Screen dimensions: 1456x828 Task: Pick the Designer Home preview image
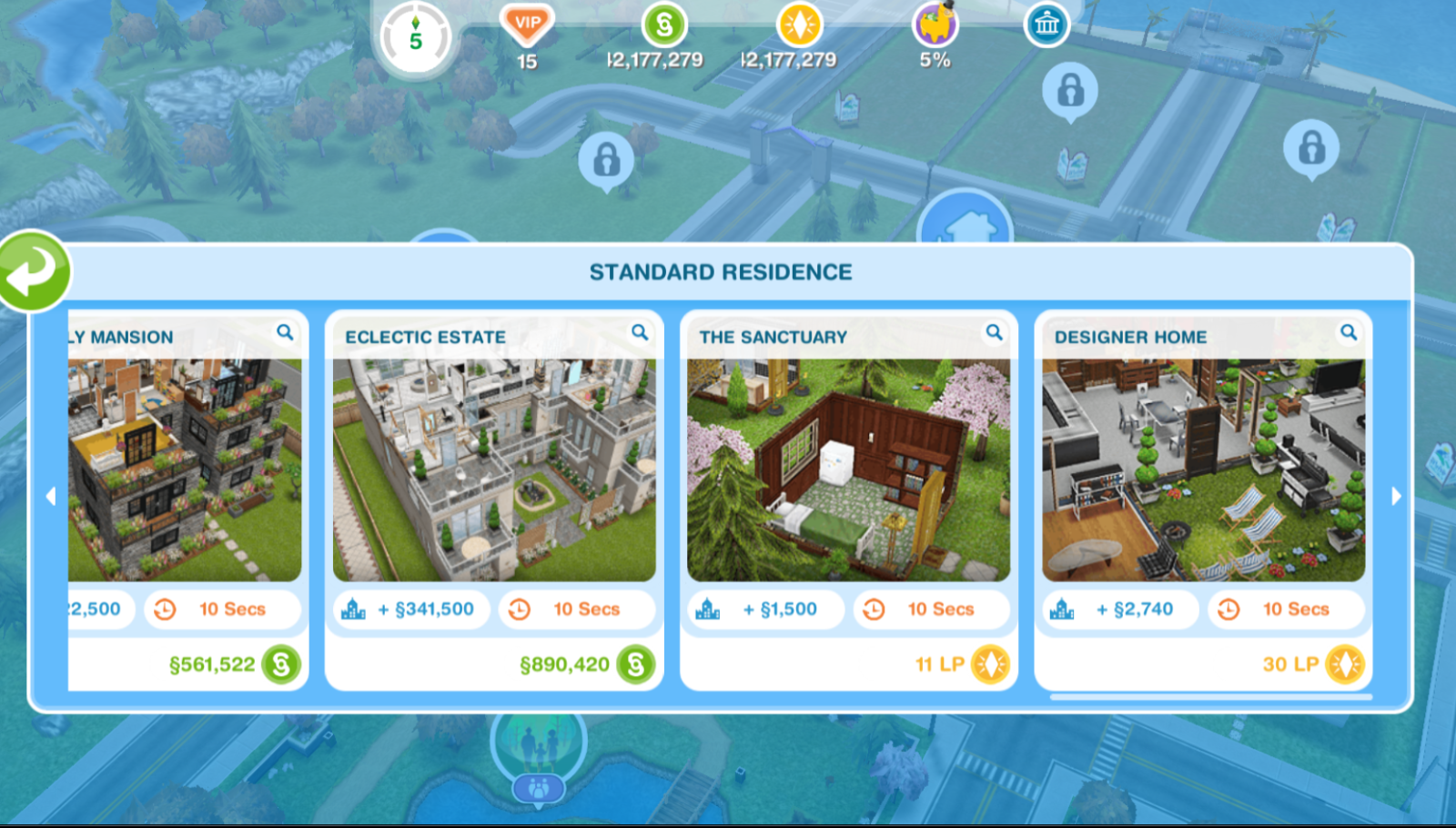click(x=1203, y=470)
